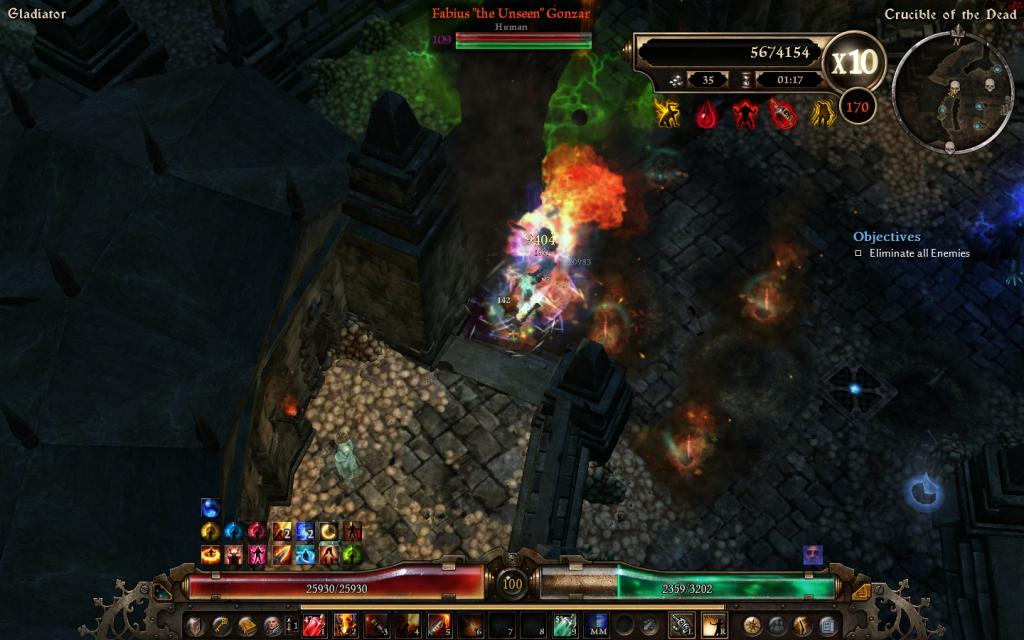Screen dimensions: 1024x640
Task: Open the character portrait button on the bar
Action: 272,626
